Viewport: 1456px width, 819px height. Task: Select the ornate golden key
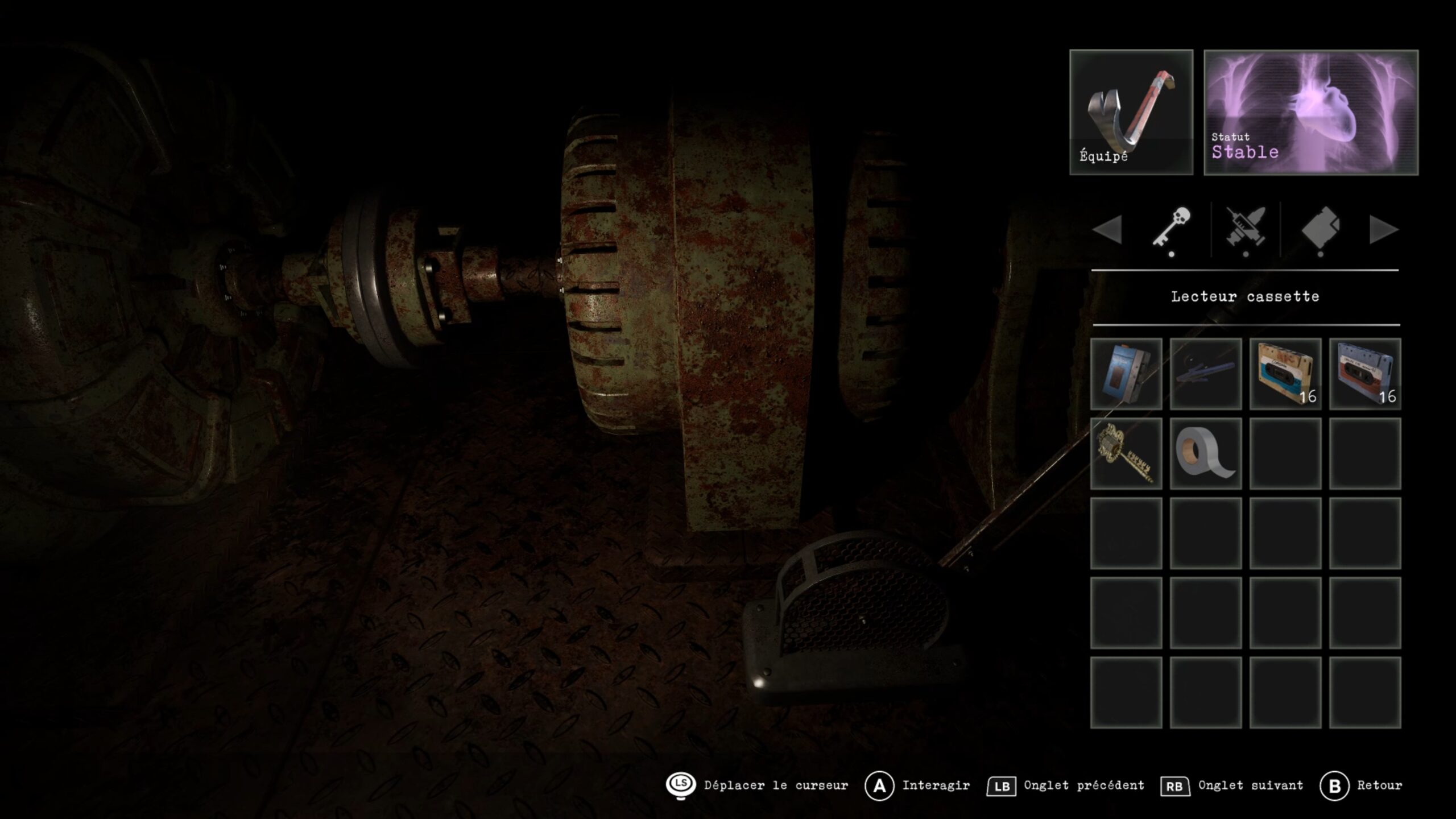point(1126,453)
